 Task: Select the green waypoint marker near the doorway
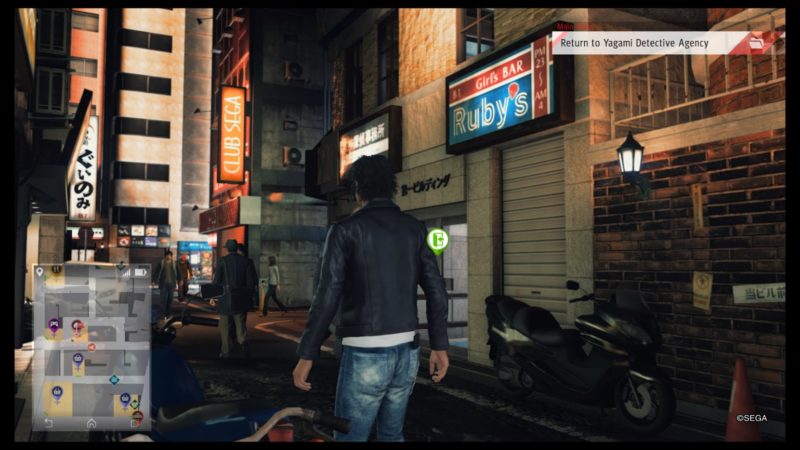(x=436, y=239)
